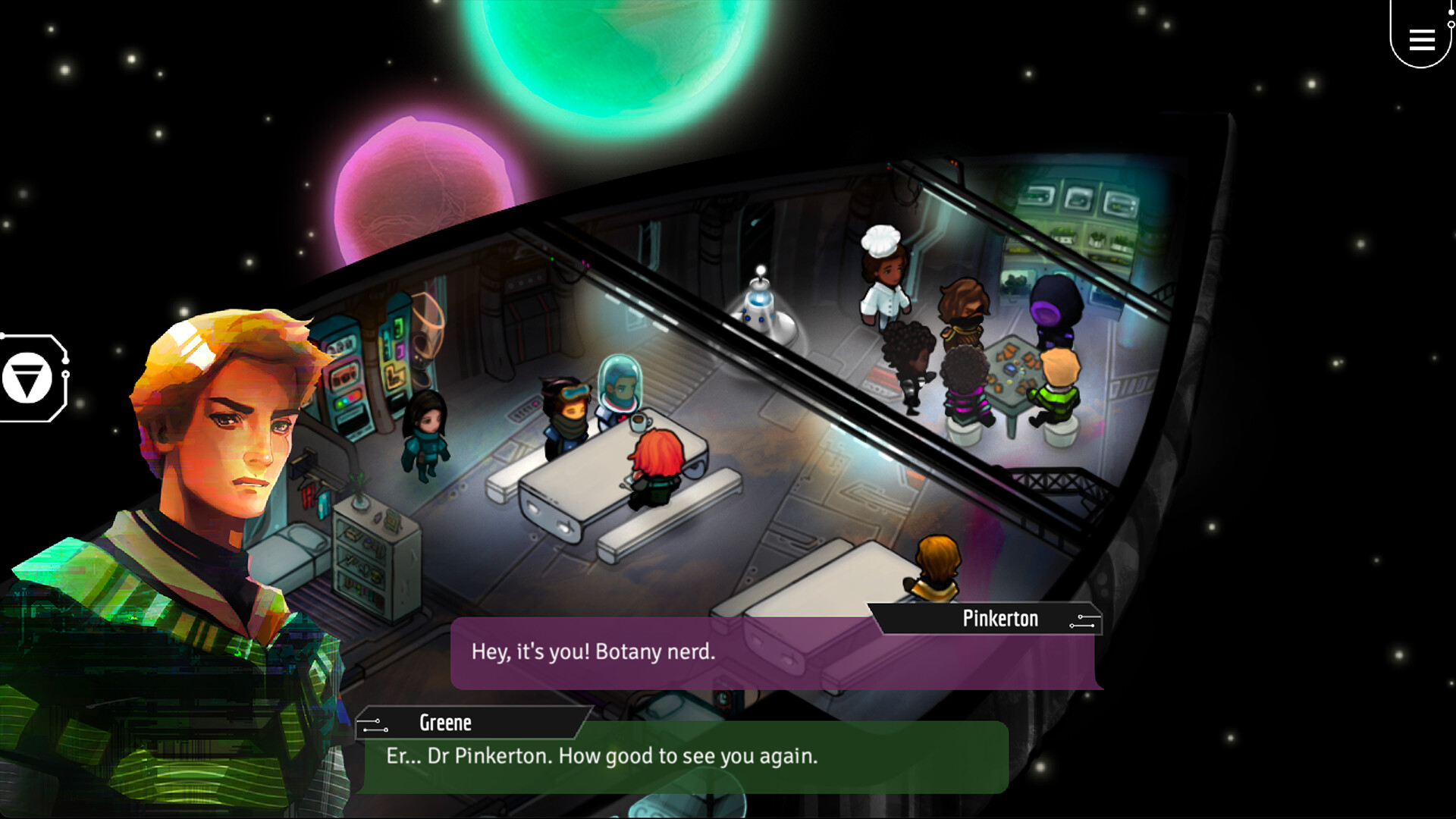Viewport: 1456px width, 819px height.
Task: Click the Pinkerton name tag
Action: 999,619
